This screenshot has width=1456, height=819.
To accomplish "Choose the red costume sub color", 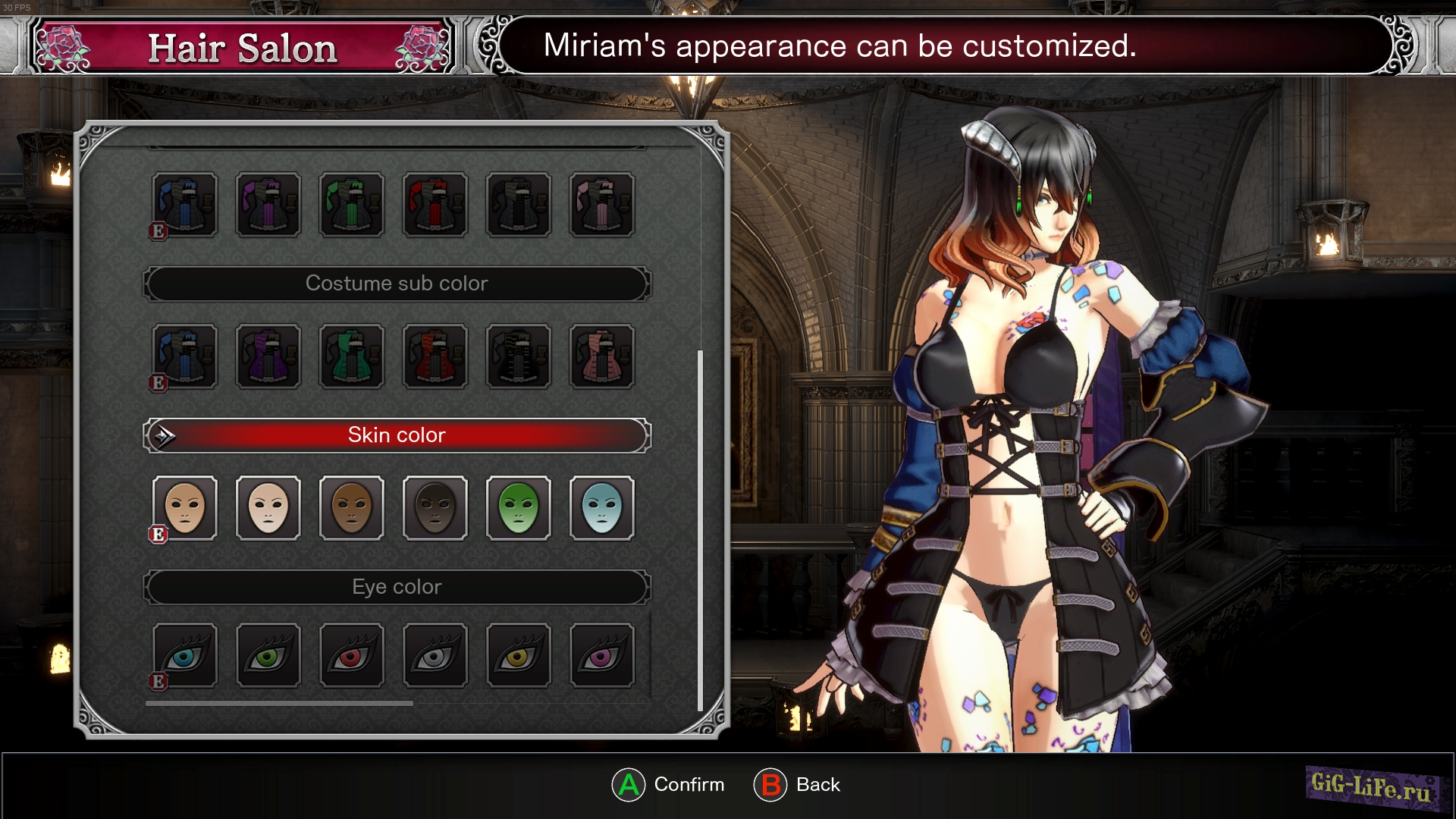I will tap(435, 356).
